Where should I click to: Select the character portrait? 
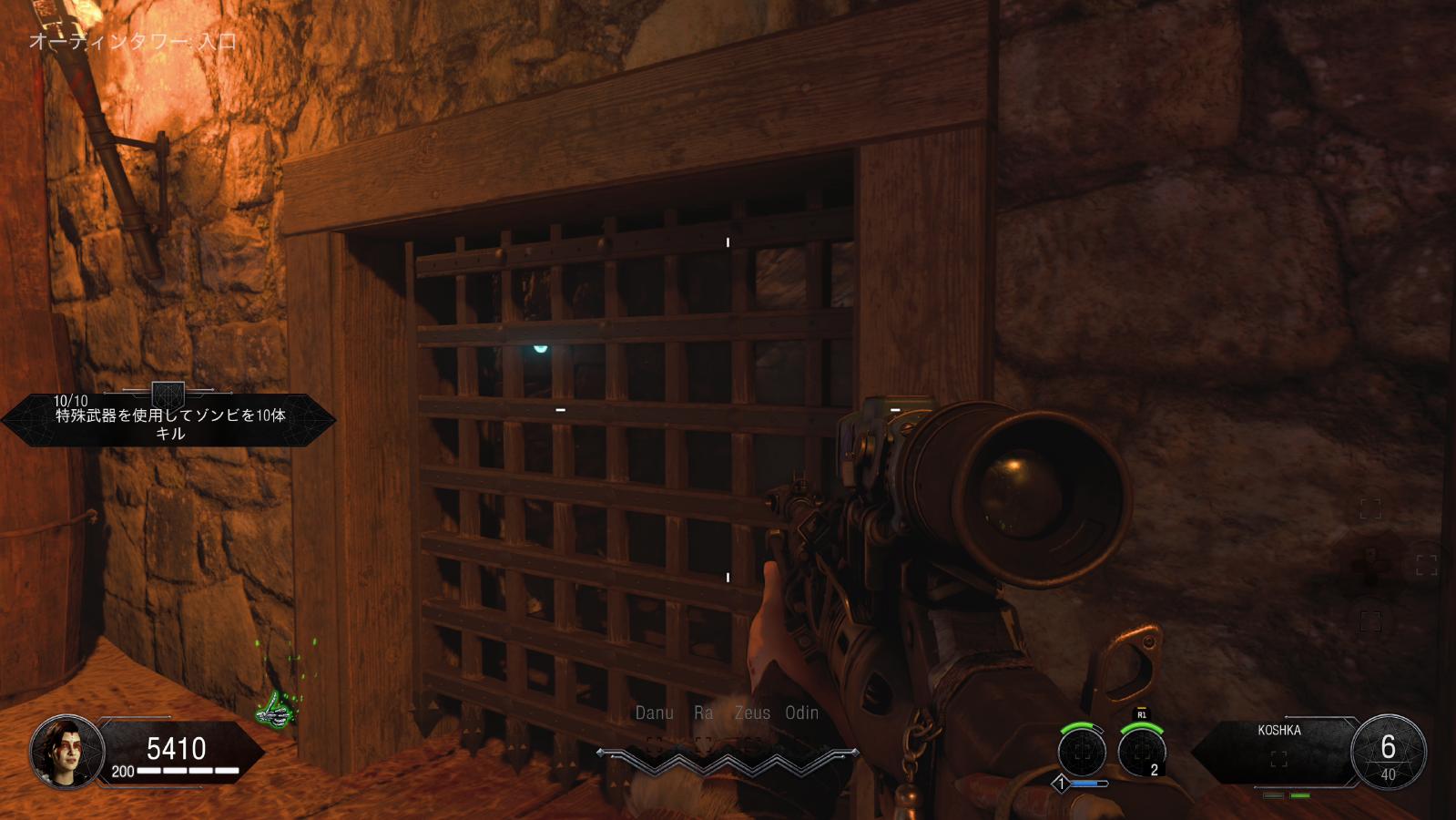click(66, 752)
